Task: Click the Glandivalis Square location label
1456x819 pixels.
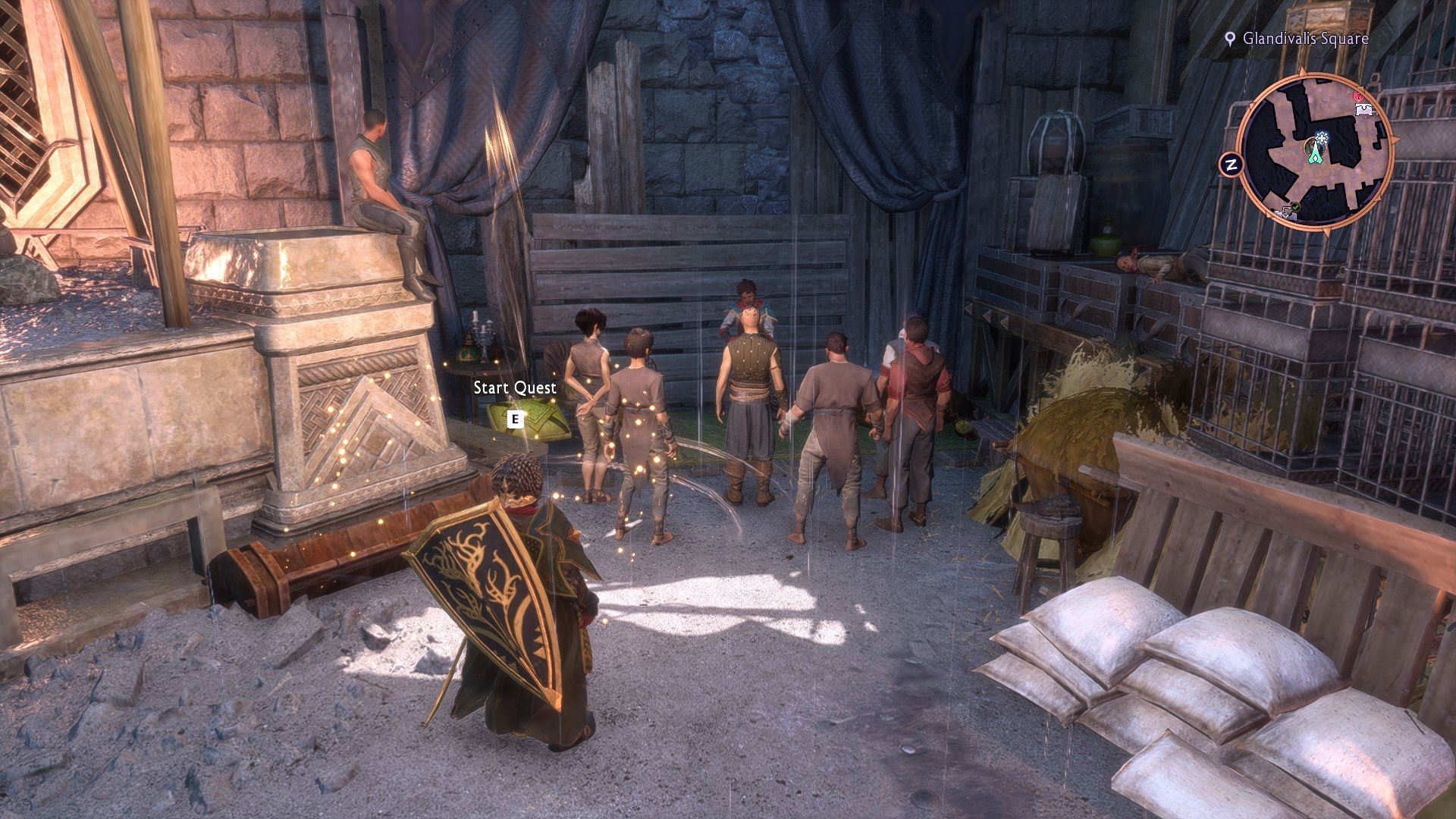Action: point(1305,39)
